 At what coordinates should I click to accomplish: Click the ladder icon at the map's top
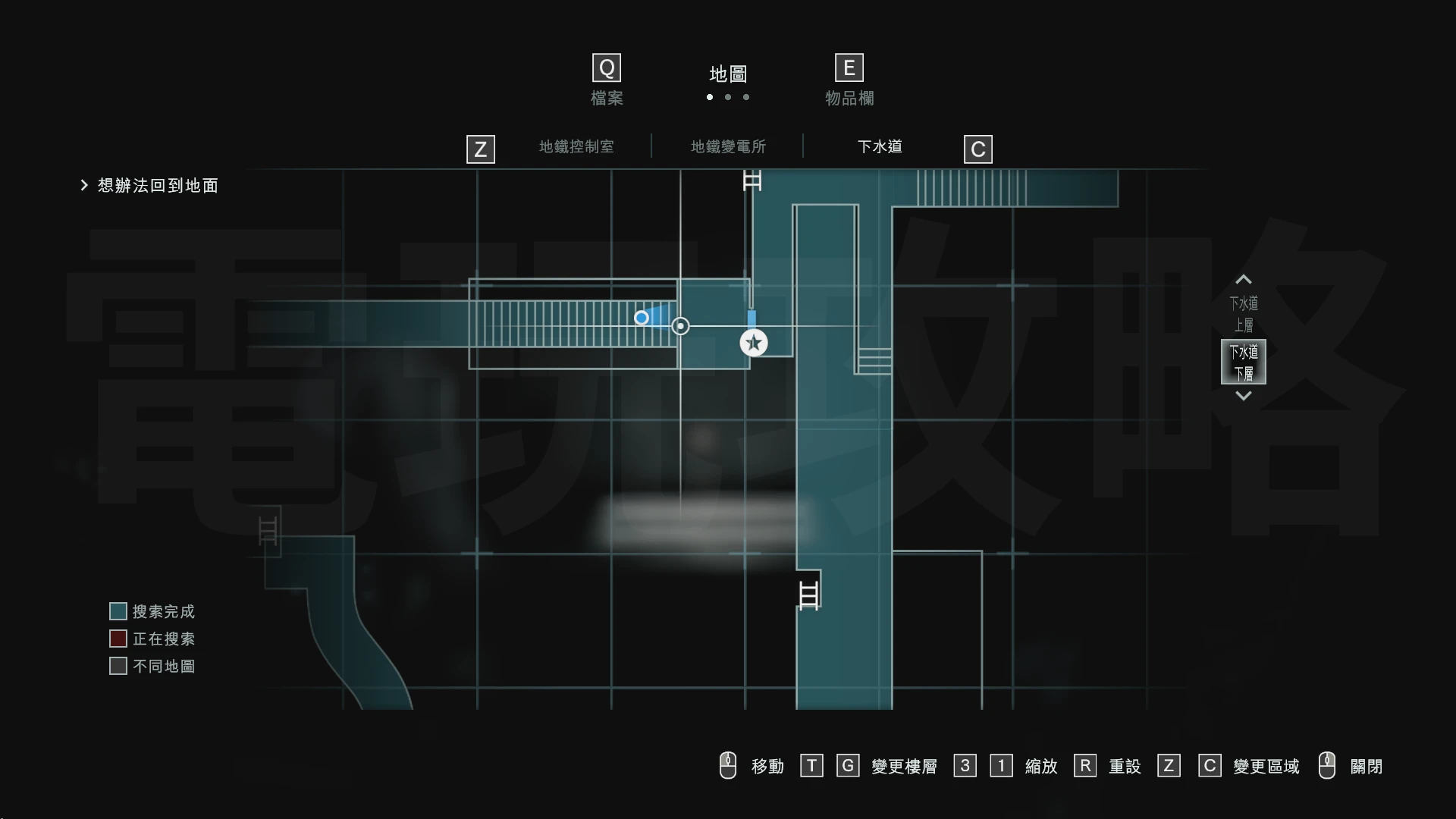point(752,180)
